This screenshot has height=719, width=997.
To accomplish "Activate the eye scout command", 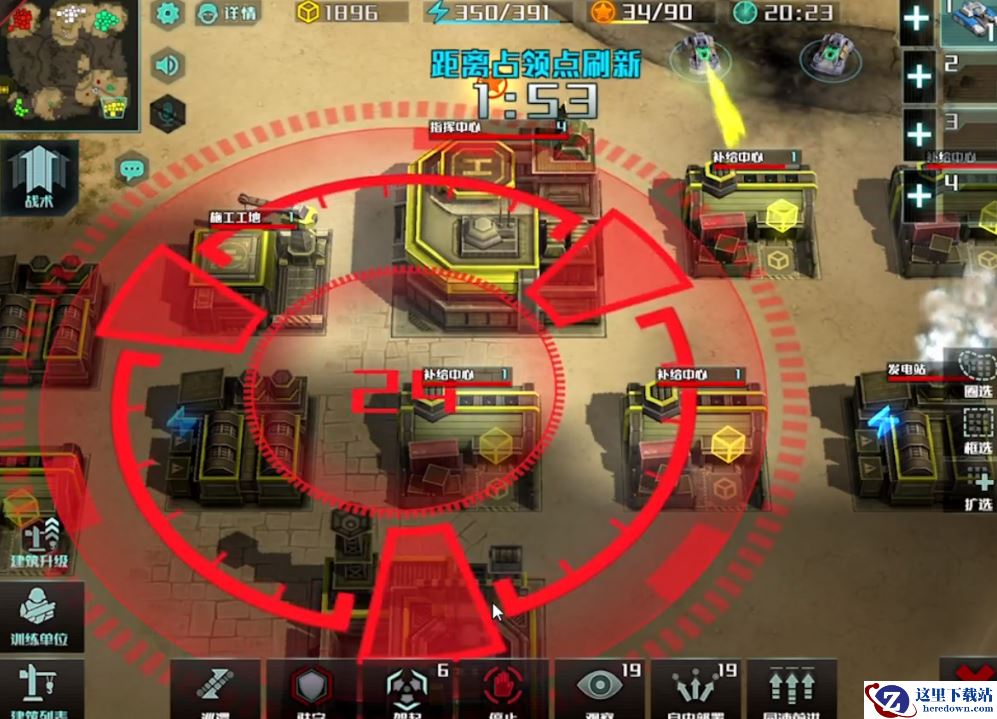I will coord(600,688).
